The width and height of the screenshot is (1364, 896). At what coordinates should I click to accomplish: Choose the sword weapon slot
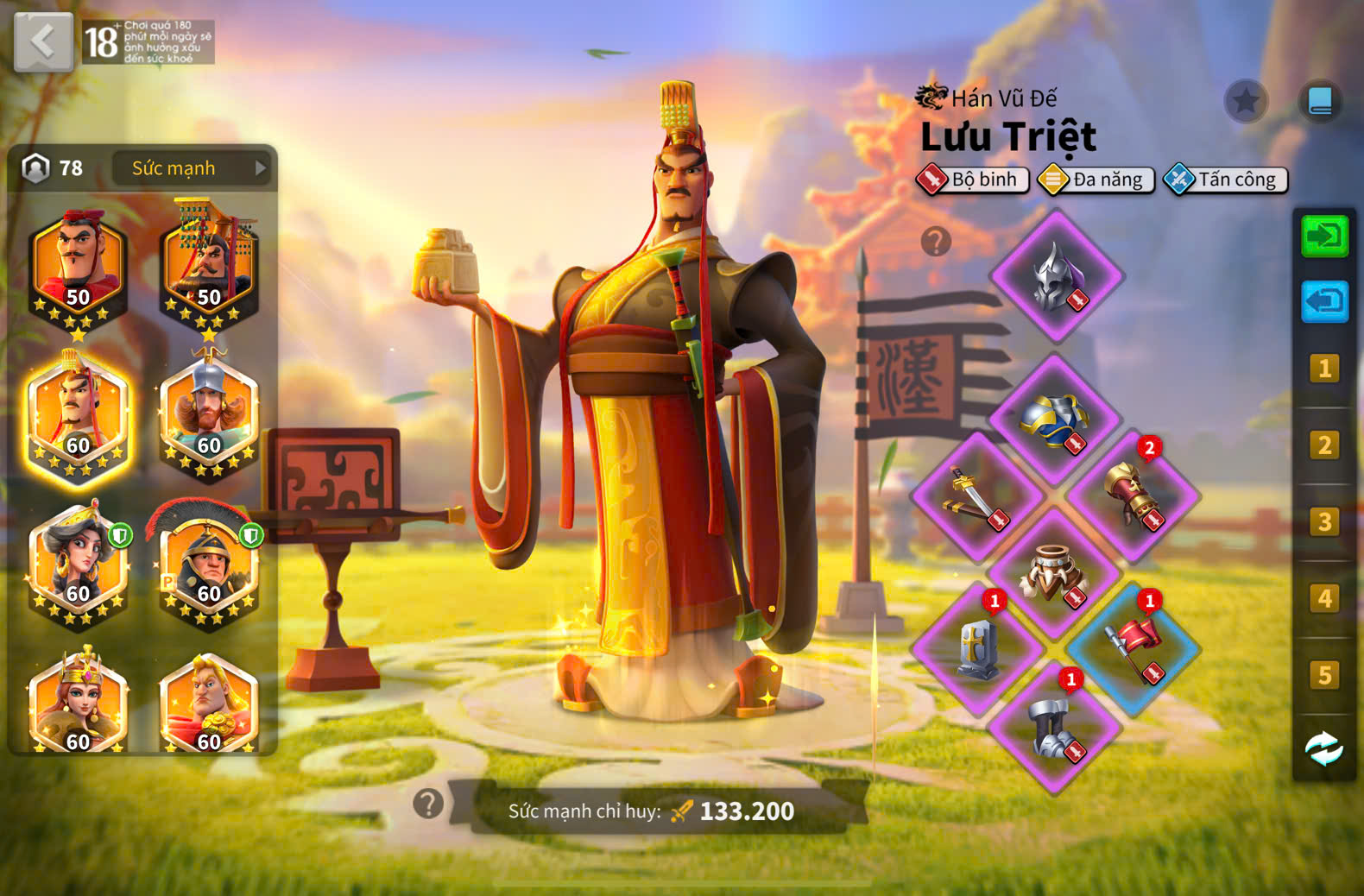tap(977, 496)
